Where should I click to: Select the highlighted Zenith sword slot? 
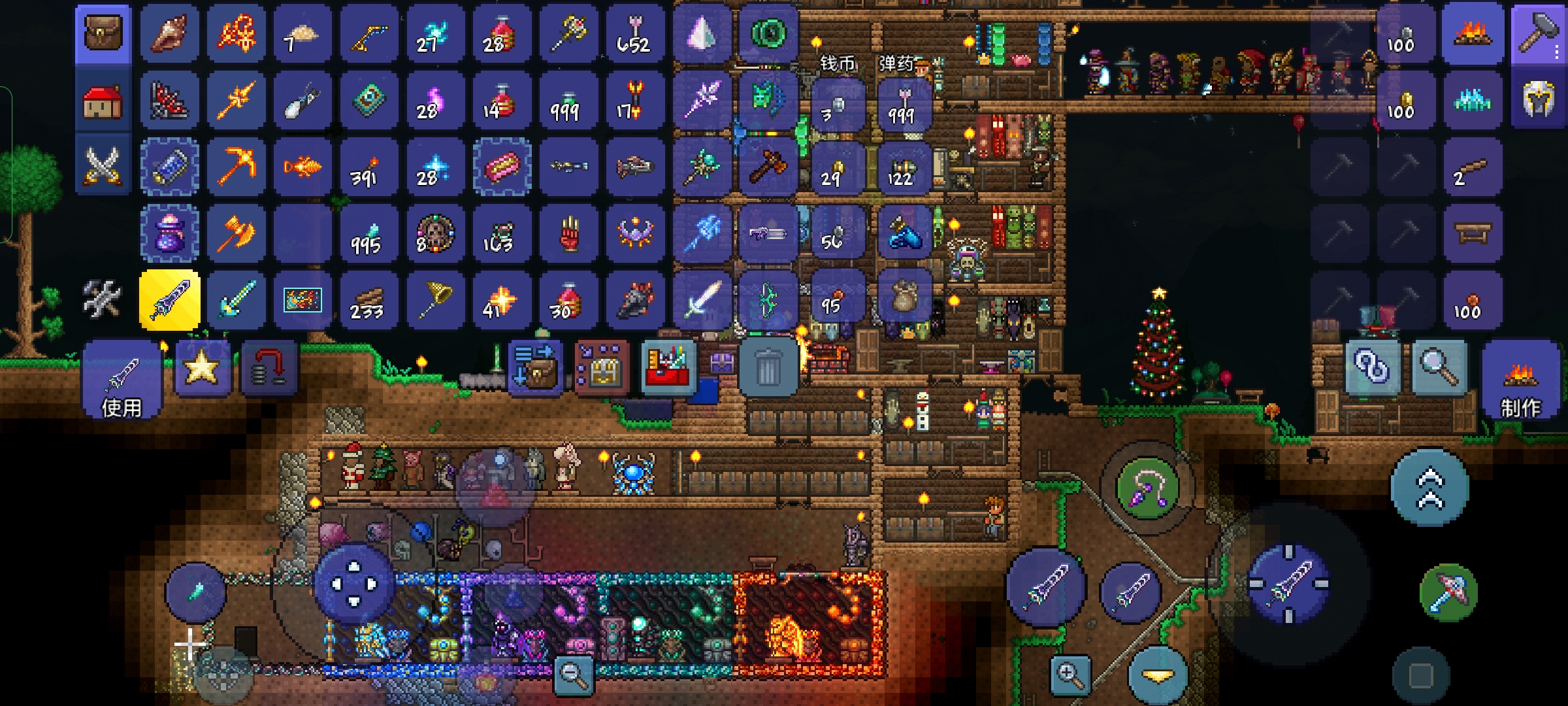click(170, 300)
